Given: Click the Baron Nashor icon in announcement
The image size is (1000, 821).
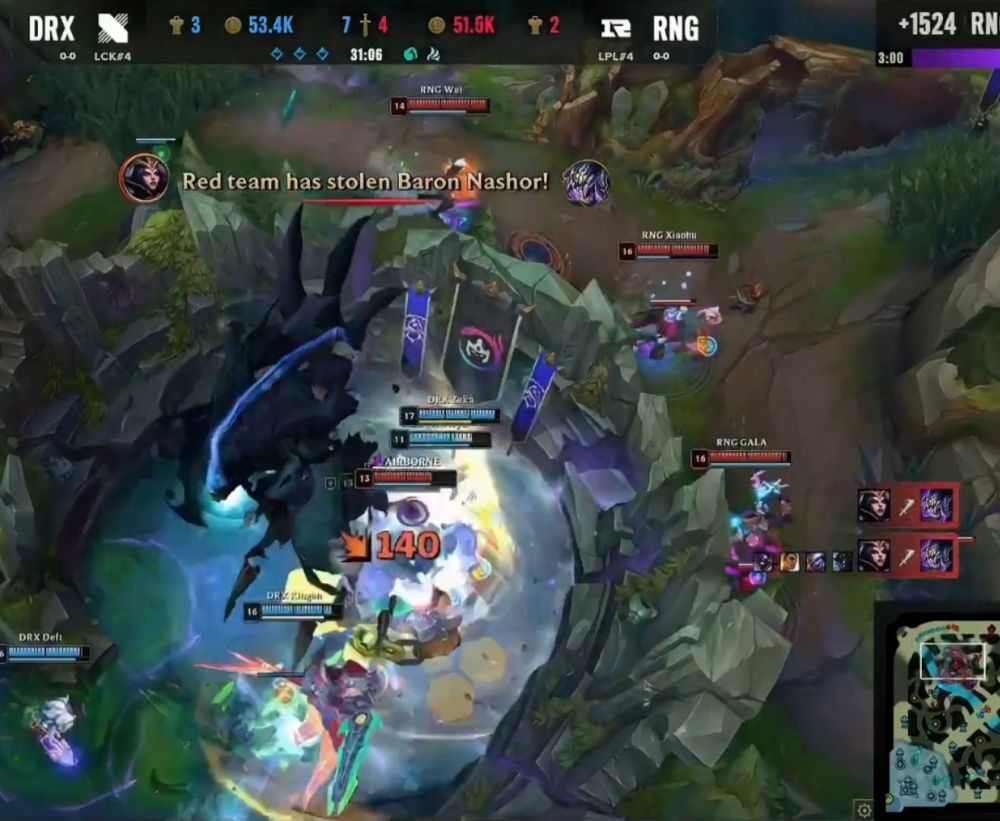Looking at the screenshot, I should coord(586,182).
